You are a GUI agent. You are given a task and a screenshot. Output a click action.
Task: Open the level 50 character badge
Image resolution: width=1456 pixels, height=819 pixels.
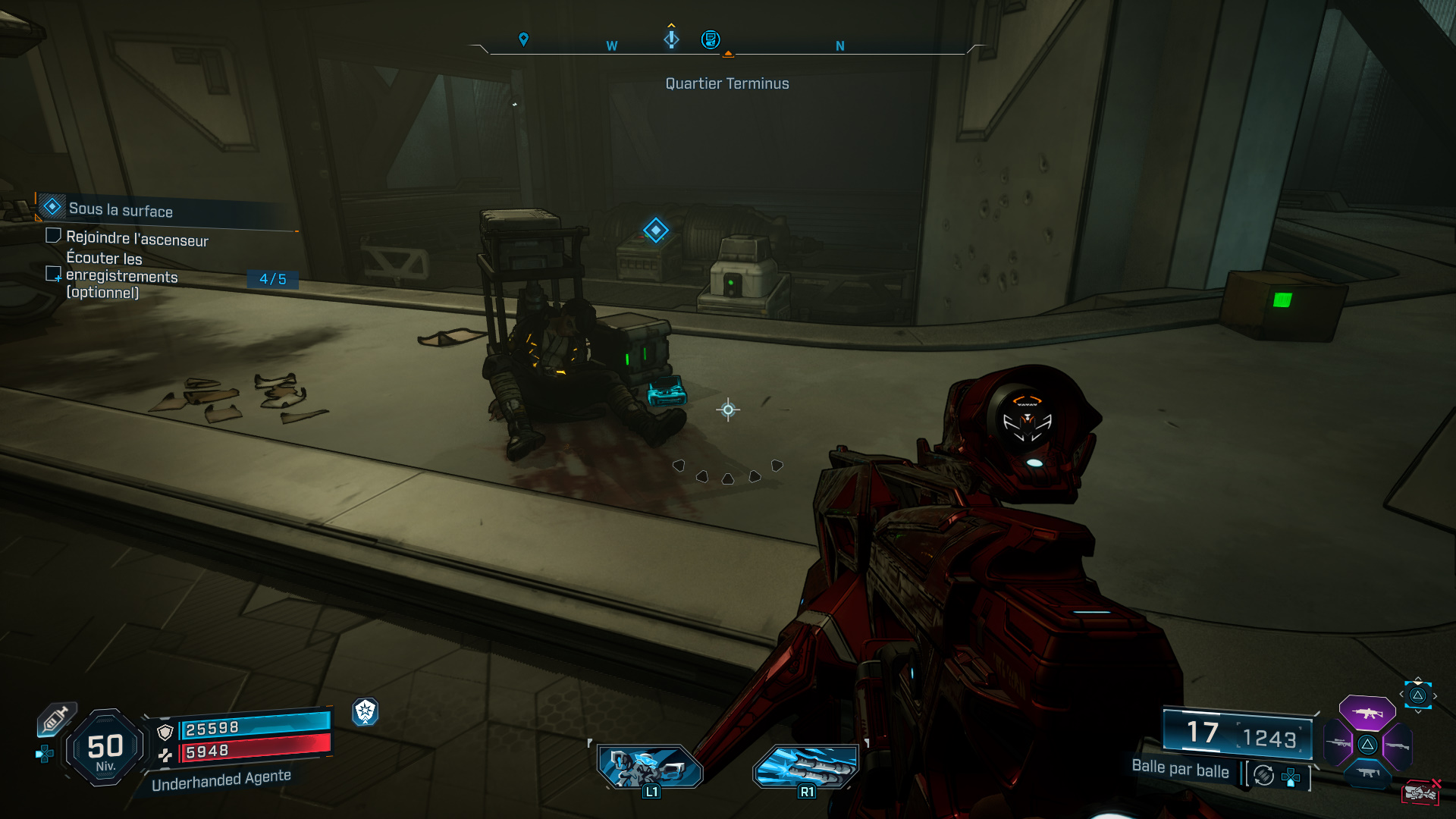click(105, 748)
